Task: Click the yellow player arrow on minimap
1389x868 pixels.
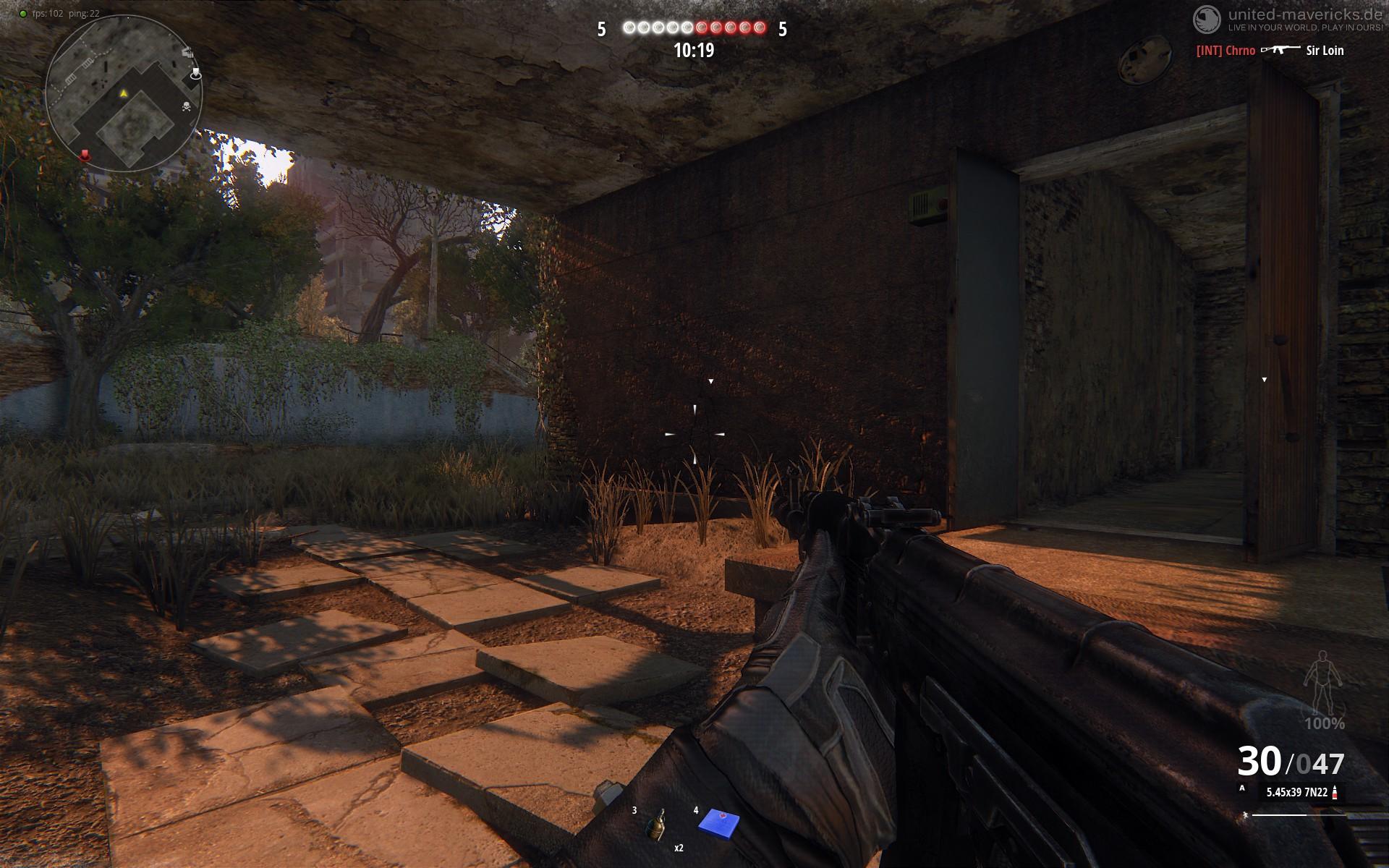Action: pos(123,93)
